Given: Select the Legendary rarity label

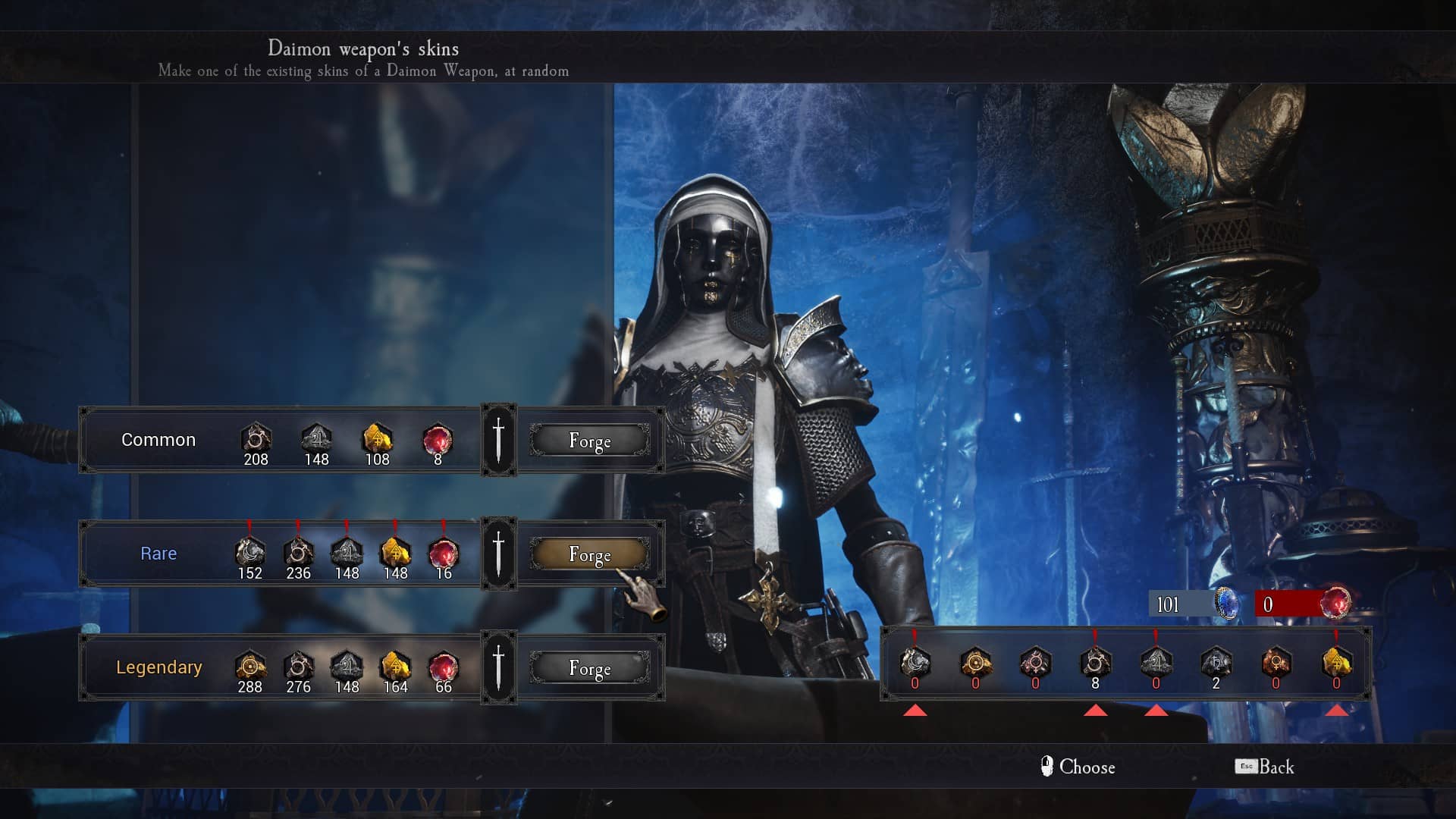Looking at the screenshot, I should click(x=159, y=667).
